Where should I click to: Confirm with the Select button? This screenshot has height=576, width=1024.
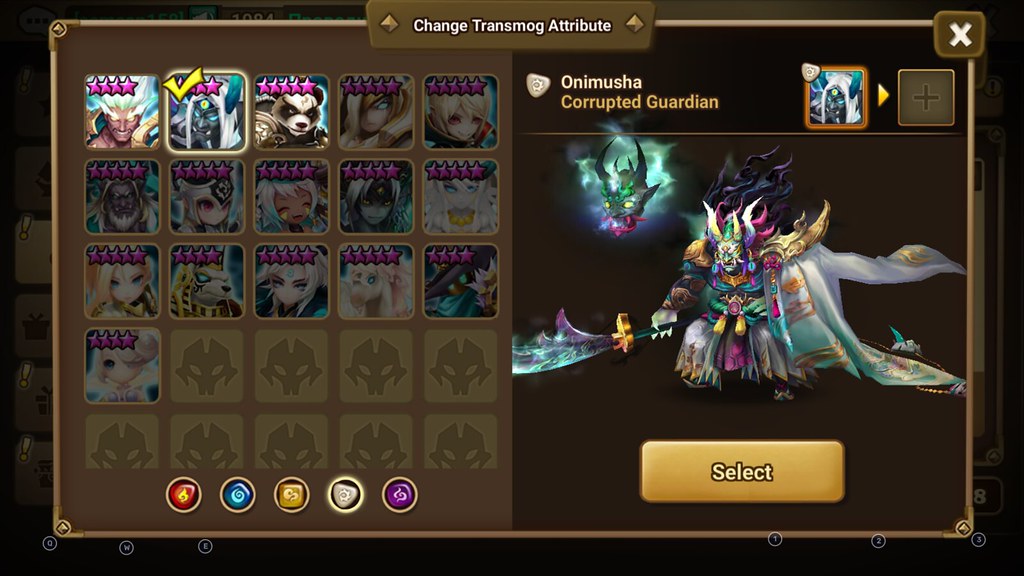(742, 471)
